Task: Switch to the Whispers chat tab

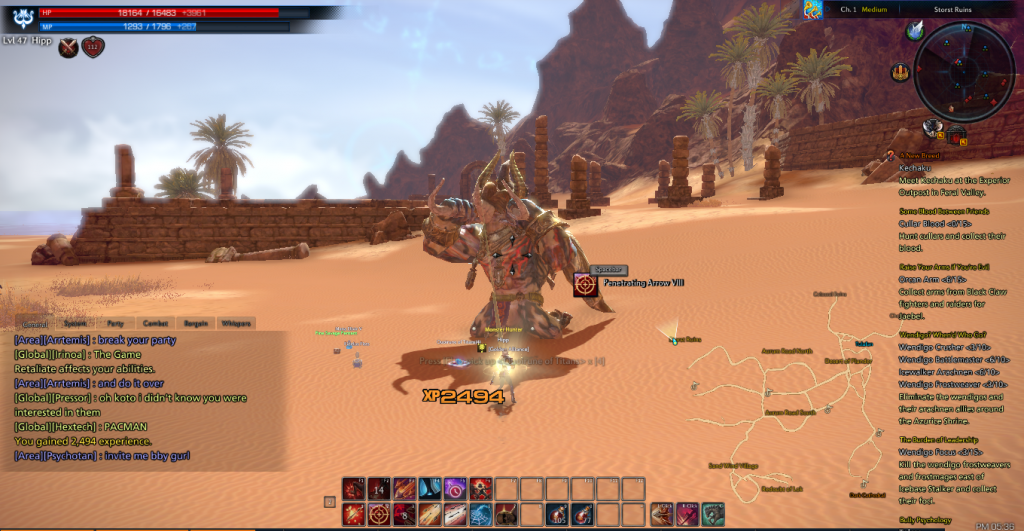Action: 236,323
